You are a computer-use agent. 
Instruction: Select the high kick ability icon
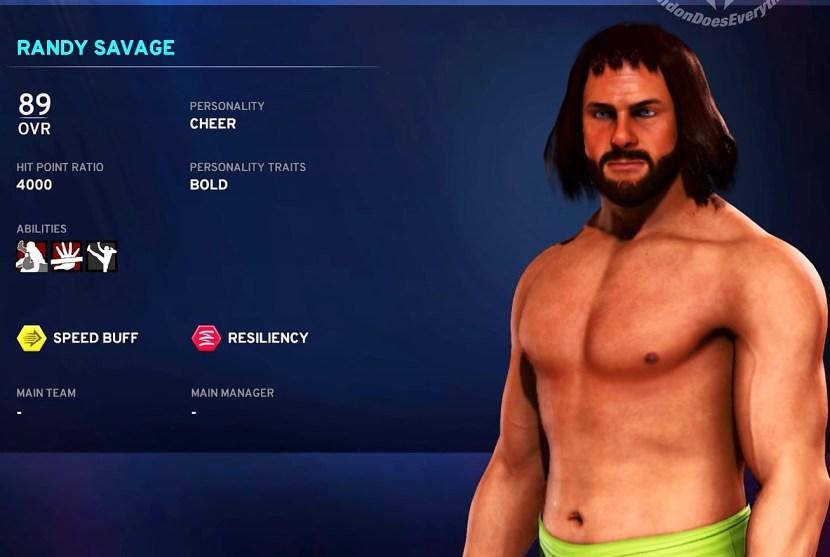101,256
